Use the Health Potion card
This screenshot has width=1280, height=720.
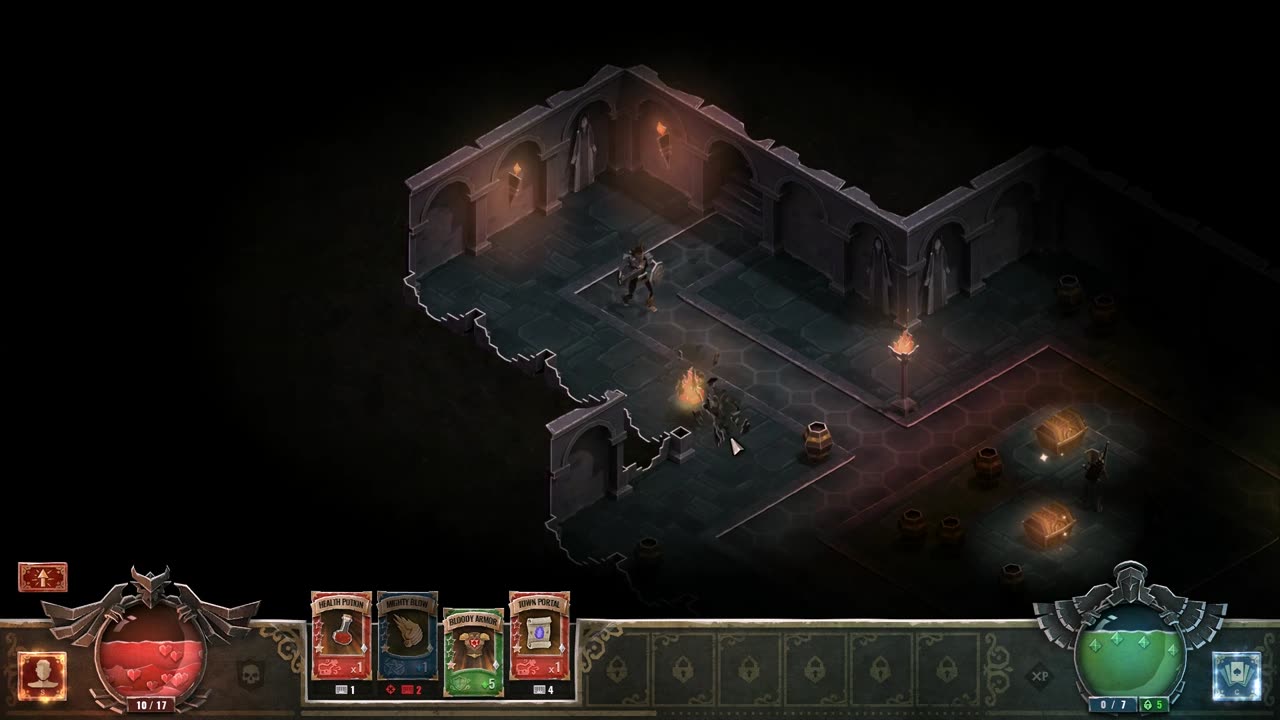(341, 636)
